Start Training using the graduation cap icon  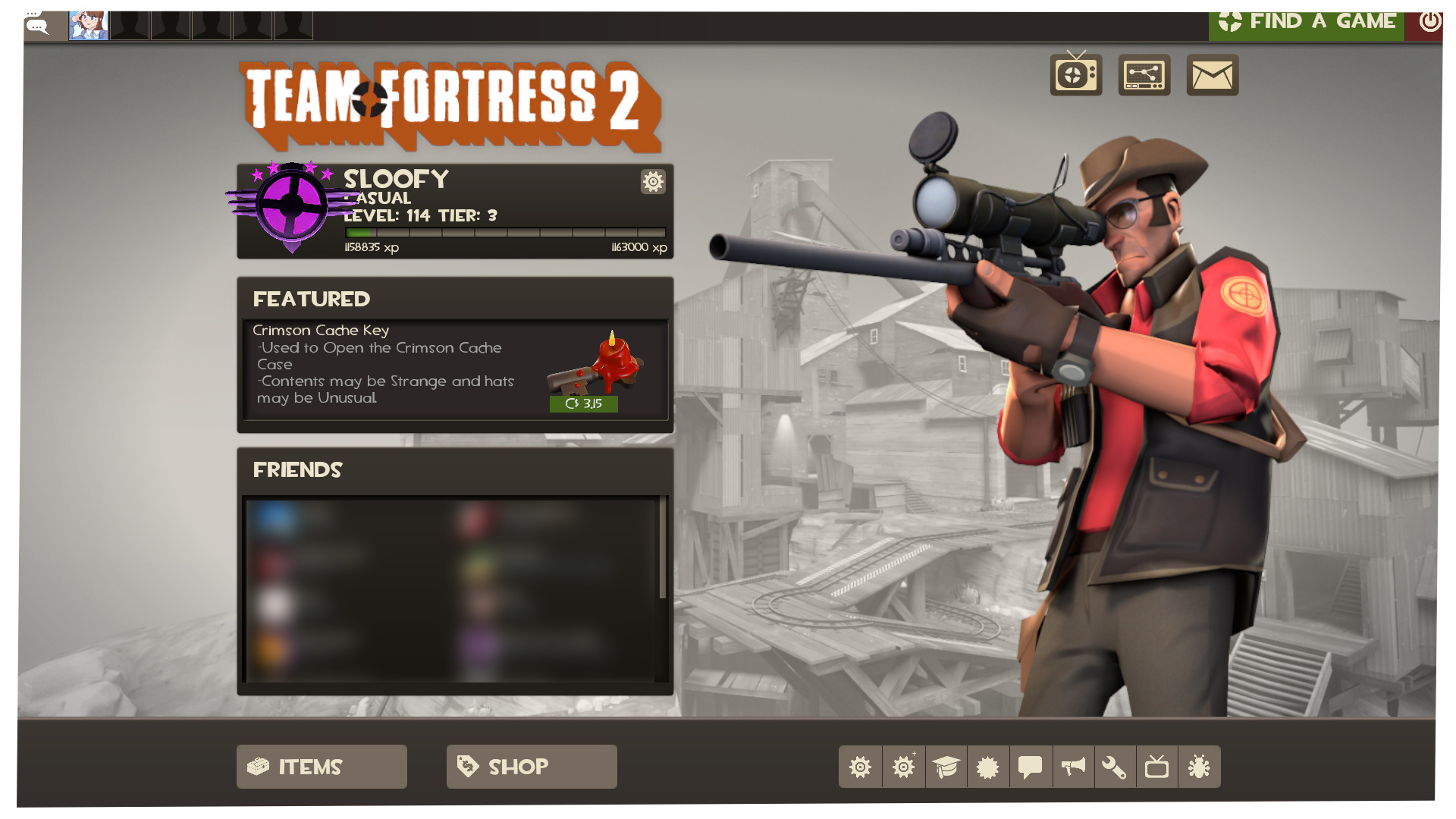[946, 767]
